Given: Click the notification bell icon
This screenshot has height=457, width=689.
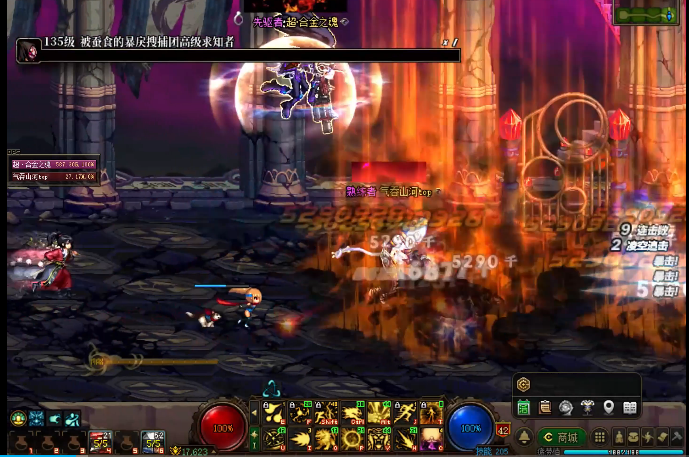Looking at the screenshot, I should click(x=524, y=437).
